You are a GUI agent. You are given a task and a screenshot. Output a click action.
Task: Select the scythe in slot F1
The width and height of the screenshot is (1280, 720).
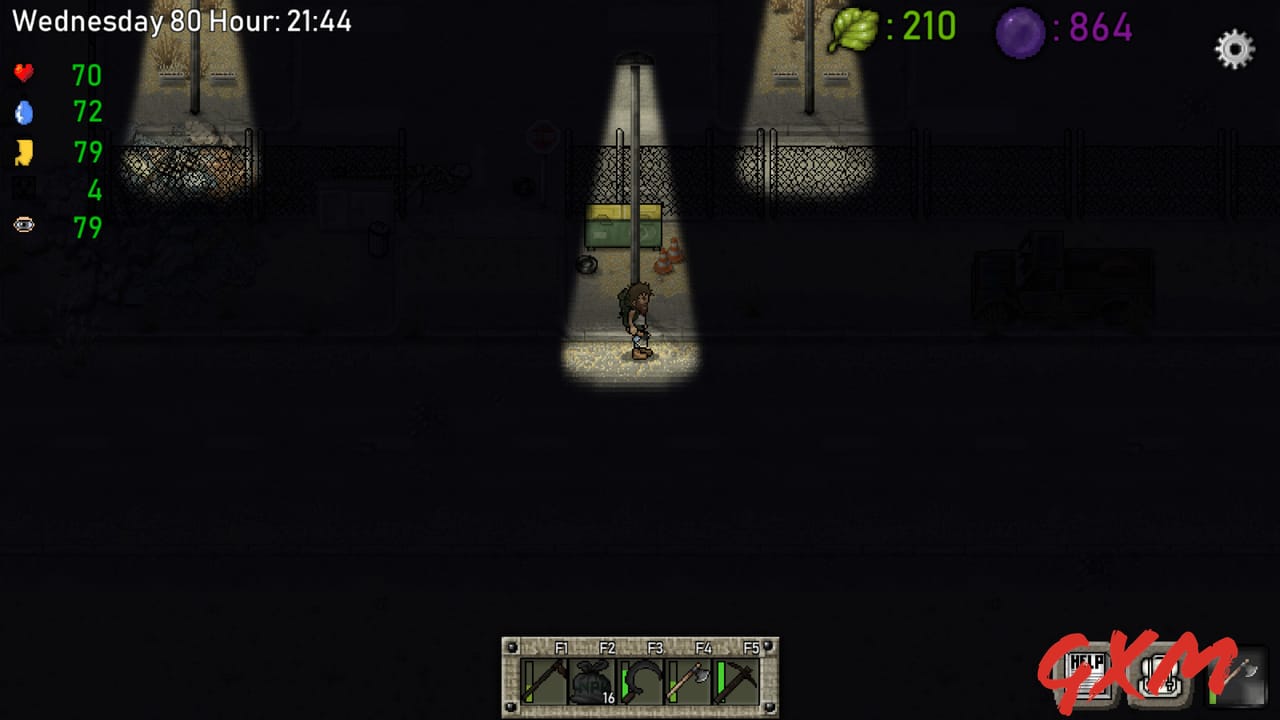click(543, 680)
